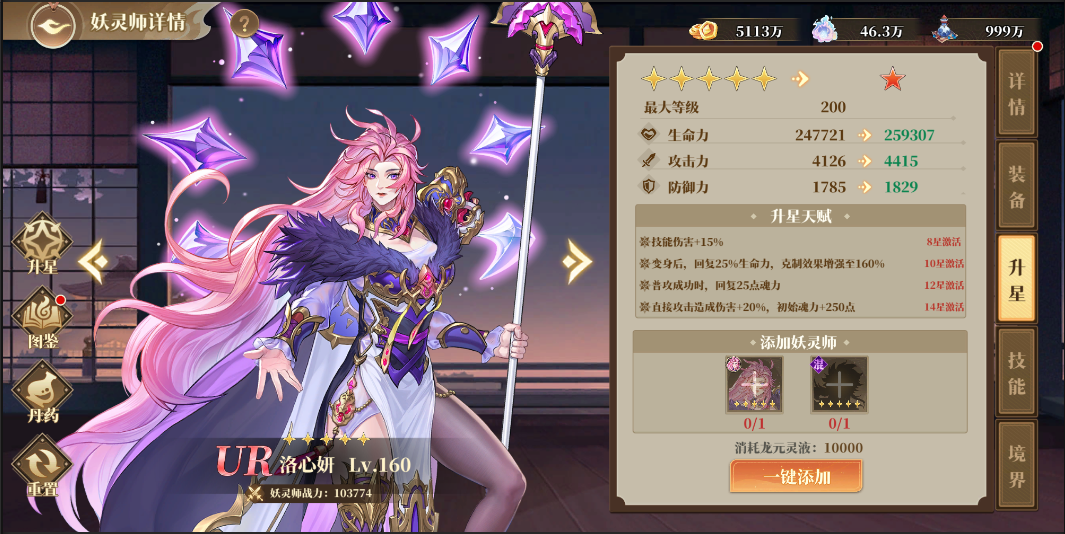Show the previous character with left arrow
This screenshot has height=534, width=1065.
click(93, 261)
